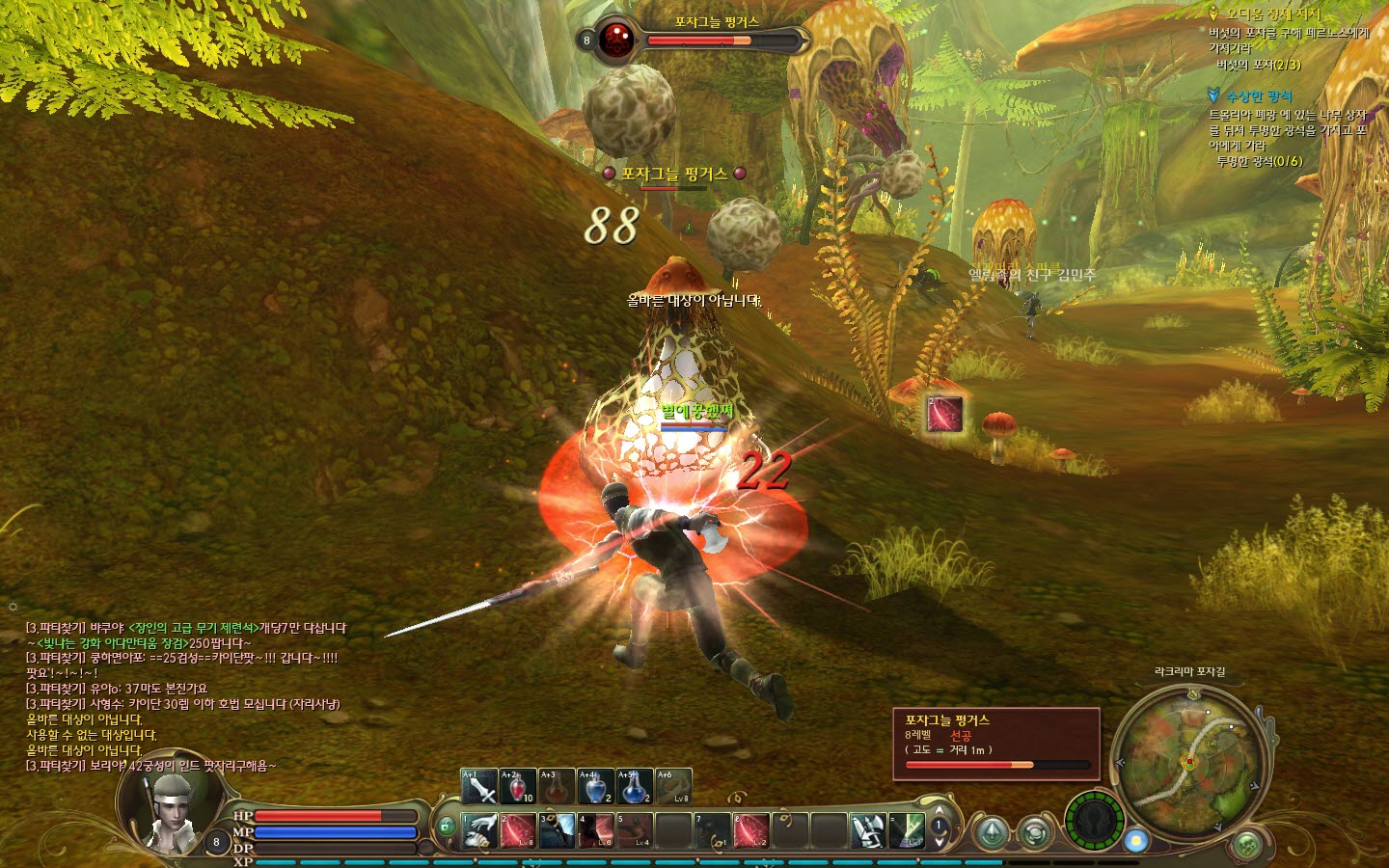
Task: Open the green button below the minimap
Action: [1247, 845]
